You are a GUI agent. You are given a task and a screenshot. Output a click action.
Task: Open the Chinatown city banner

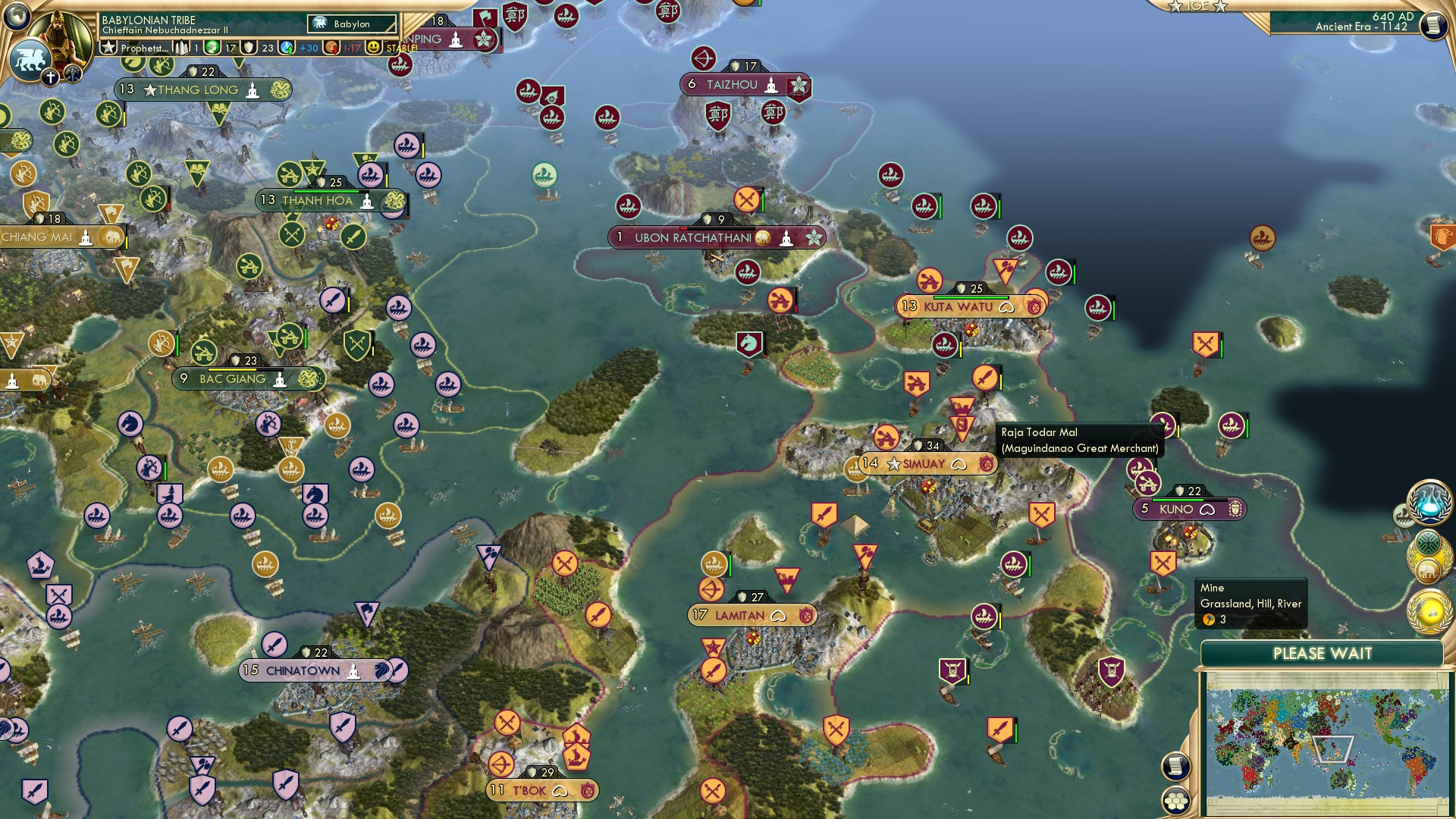[302, 670]
